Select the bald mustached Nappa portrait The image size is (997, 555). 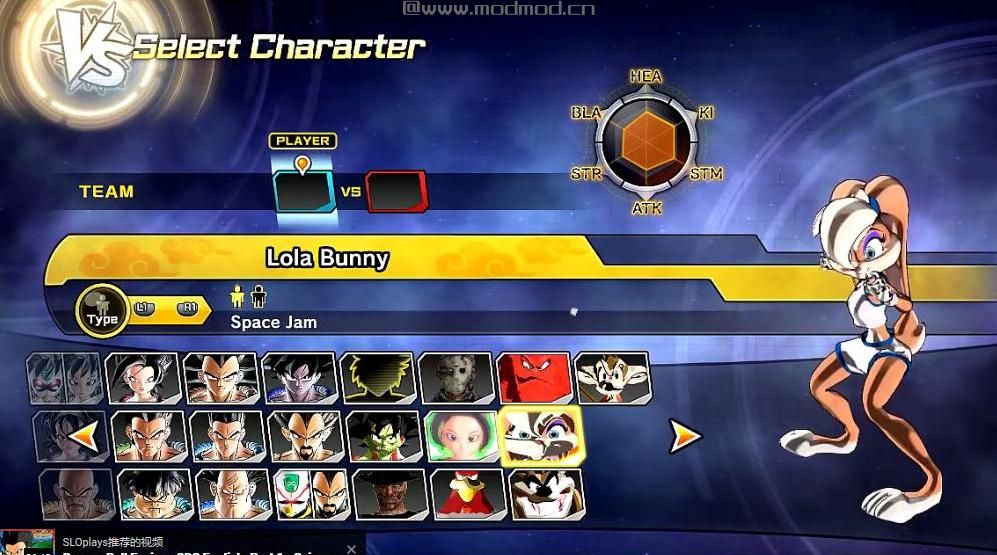(70, 493)
